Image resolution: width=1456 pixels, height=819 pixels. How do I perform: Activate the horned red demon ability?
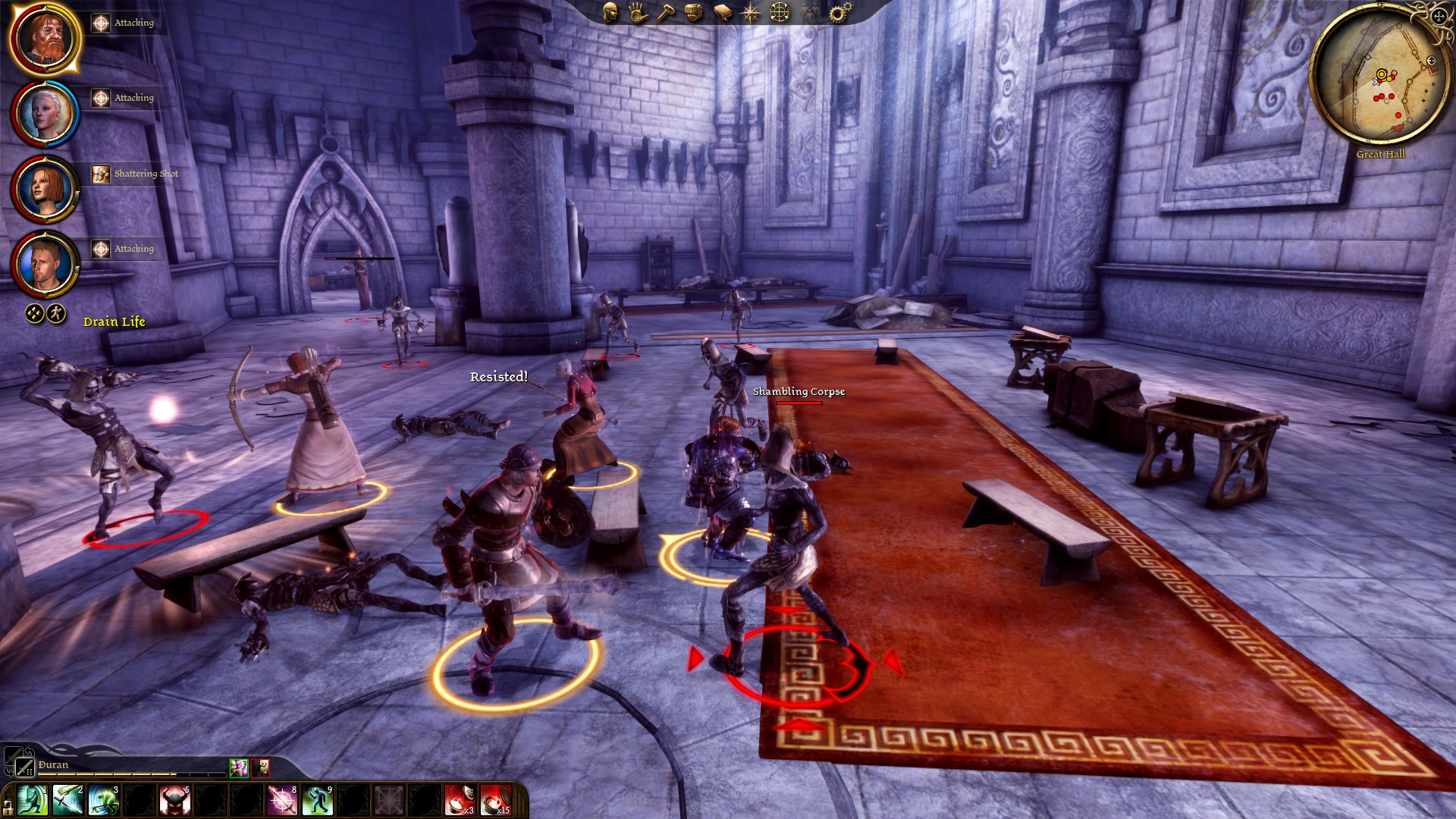(175, 801)
